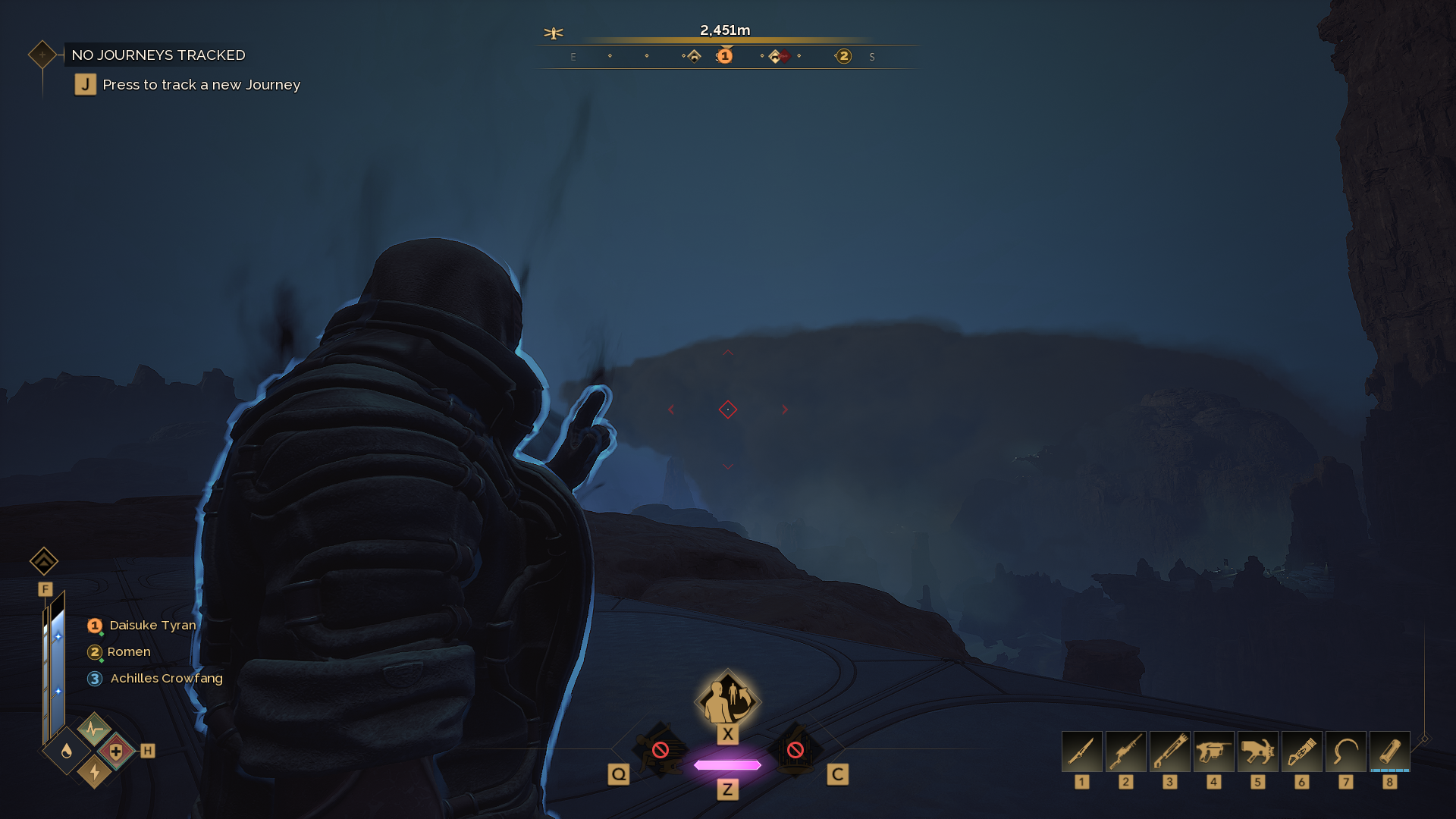
Task: Click the ornithopter icon beside the compass
Action: pyautogui.click(x=554, y=33)
